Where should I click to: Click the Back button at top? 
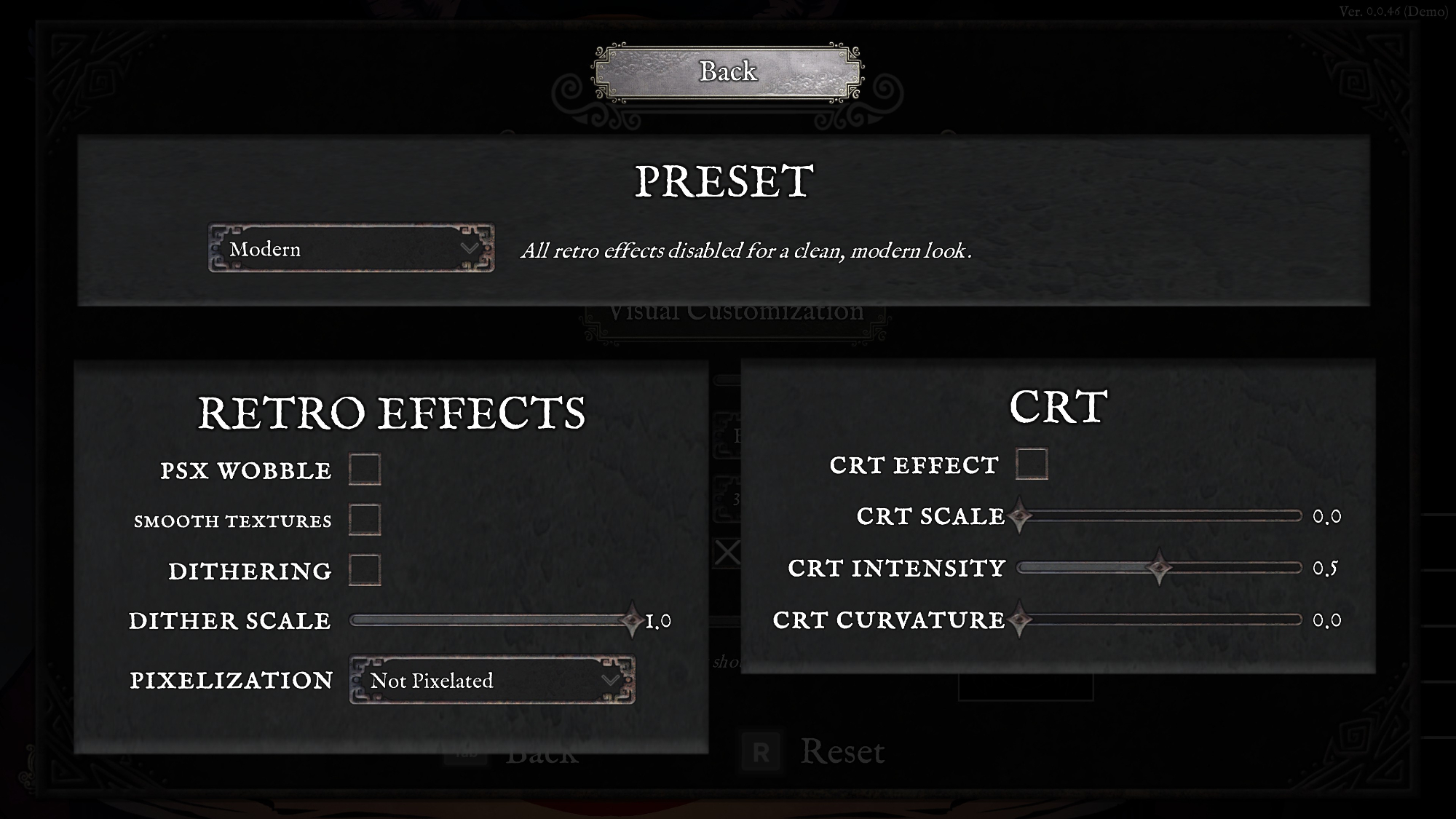point(727,72)
